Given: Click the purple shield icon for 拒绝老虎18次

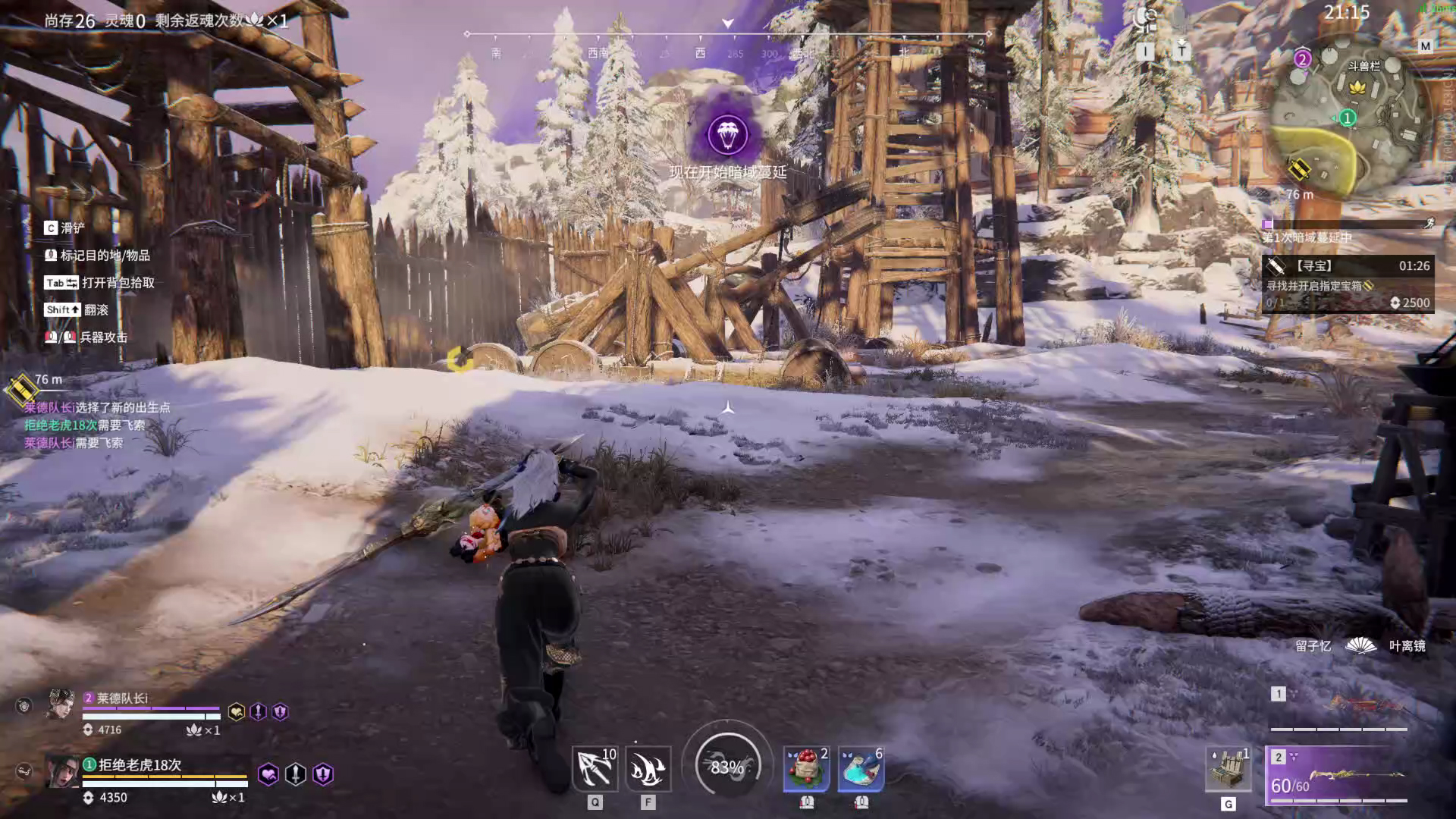Looking at the screenshot, I should pos(323,774).
